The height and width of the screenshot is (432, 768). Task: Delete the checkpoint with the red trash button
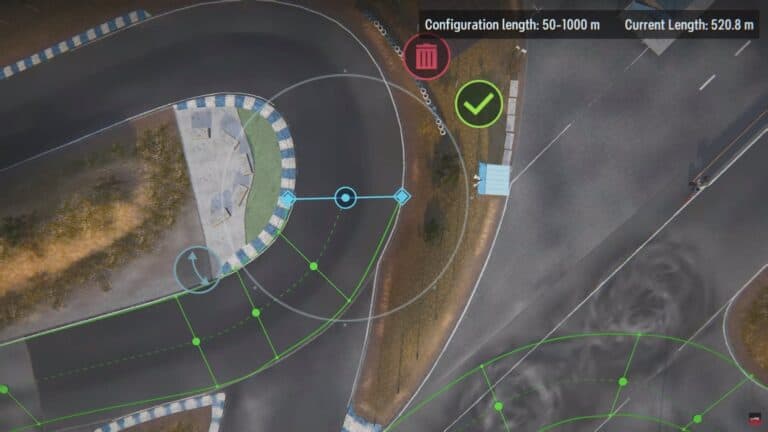click(x=427, y=56)
